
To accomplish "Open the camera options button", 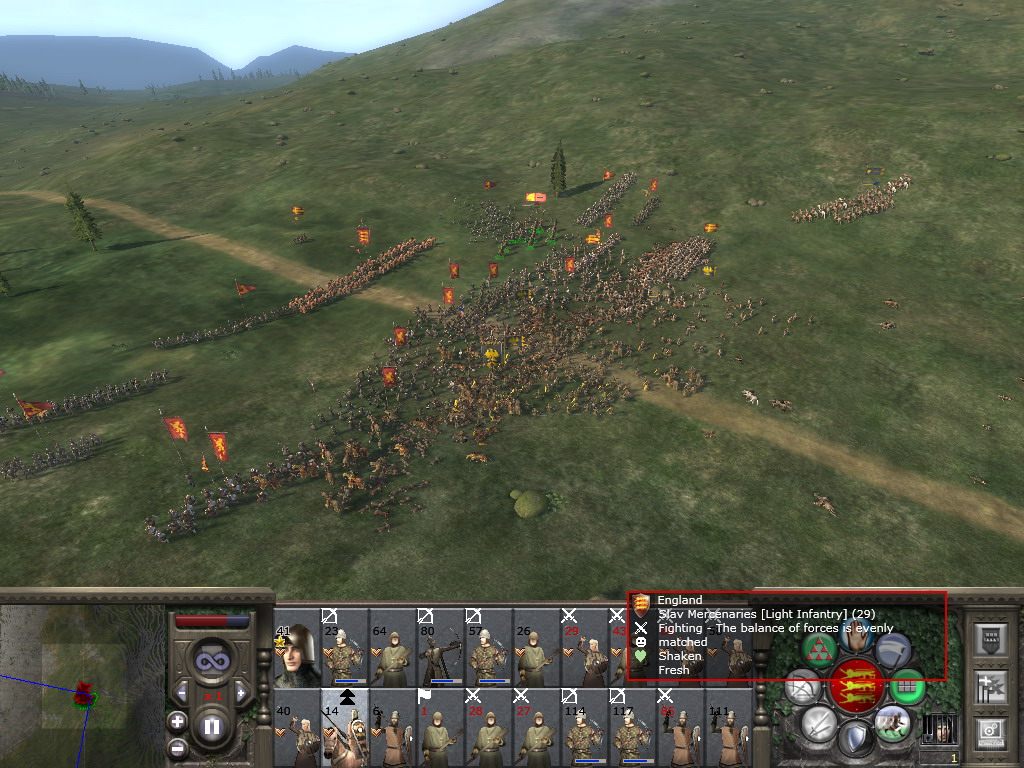I will click(x=991, y=731).
